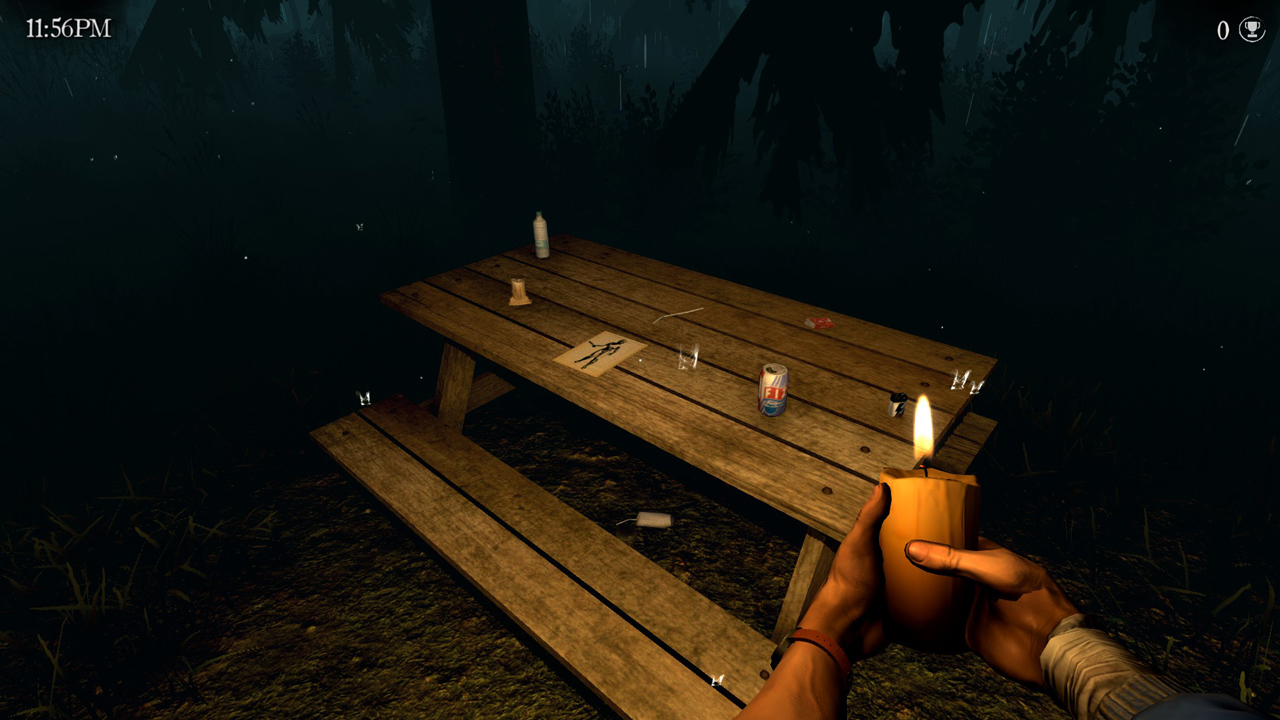1280x720 pixels.
Task: Click the trophy achievements icon
Action: point(1250,28)
